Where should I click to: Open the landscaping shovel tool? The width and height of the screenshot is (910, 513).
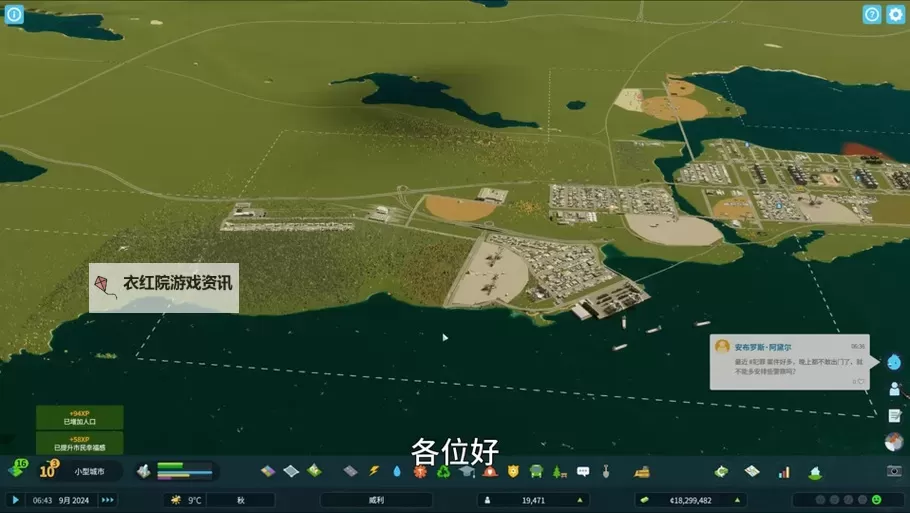[x=606, y=471]
